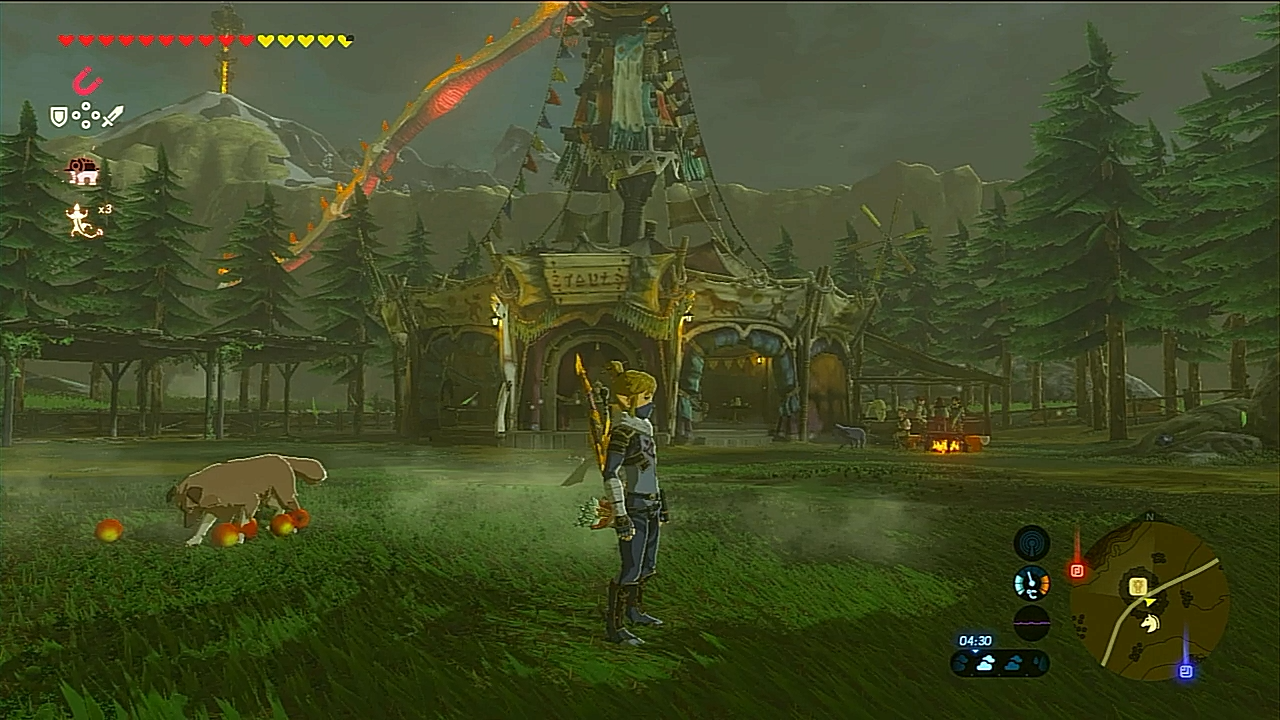Click the purple-line noise meter
Image resolution: width=1280 pixels, height=720 pixels.
click(1031, 622)
